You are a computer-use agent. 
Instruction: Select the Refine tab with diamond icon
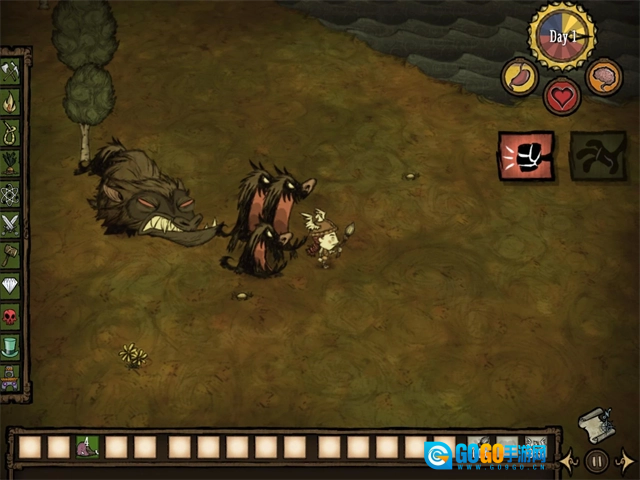11,287
